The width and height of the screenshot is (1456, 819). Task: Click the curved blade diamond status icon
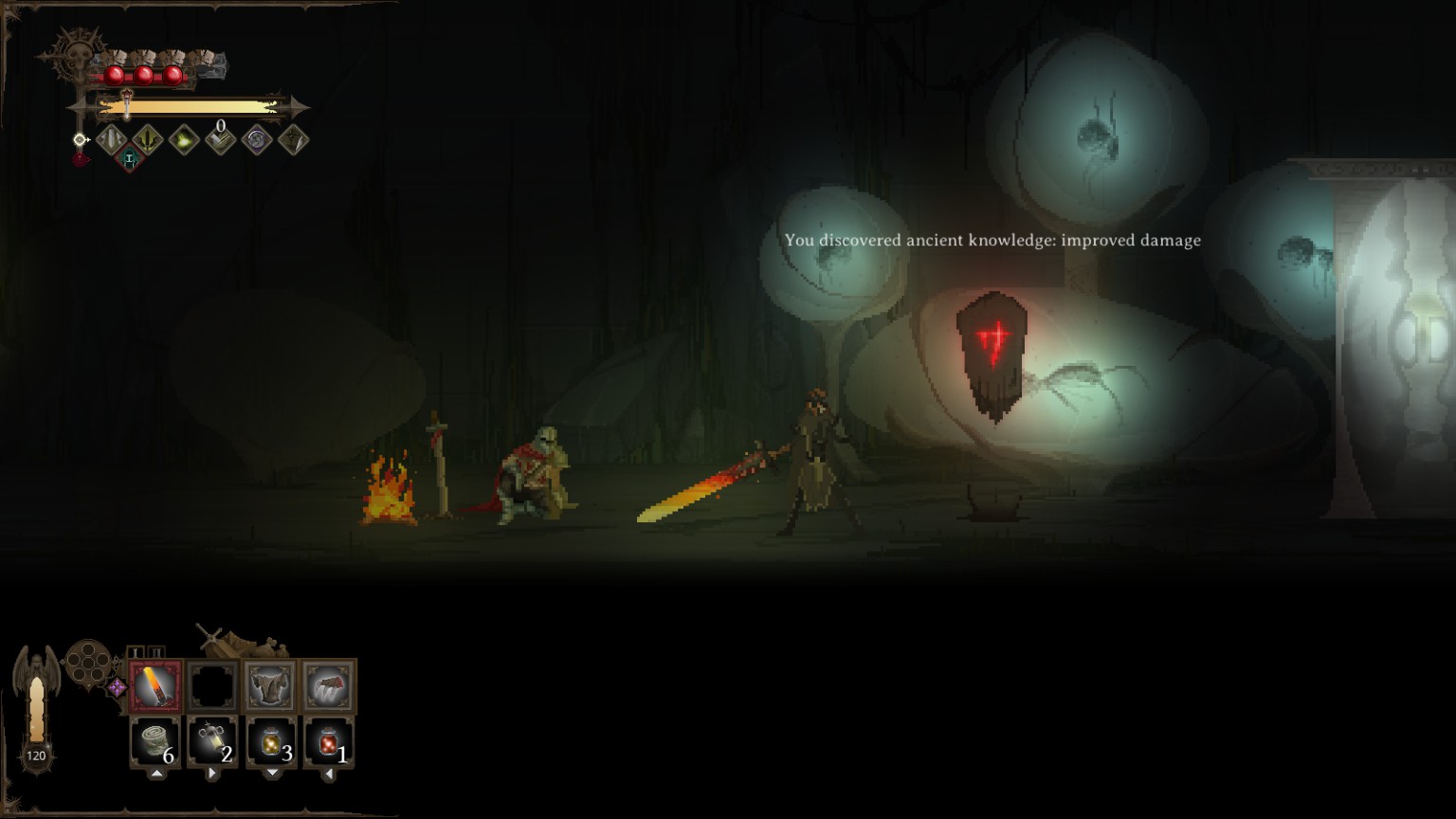pos(293,140)
